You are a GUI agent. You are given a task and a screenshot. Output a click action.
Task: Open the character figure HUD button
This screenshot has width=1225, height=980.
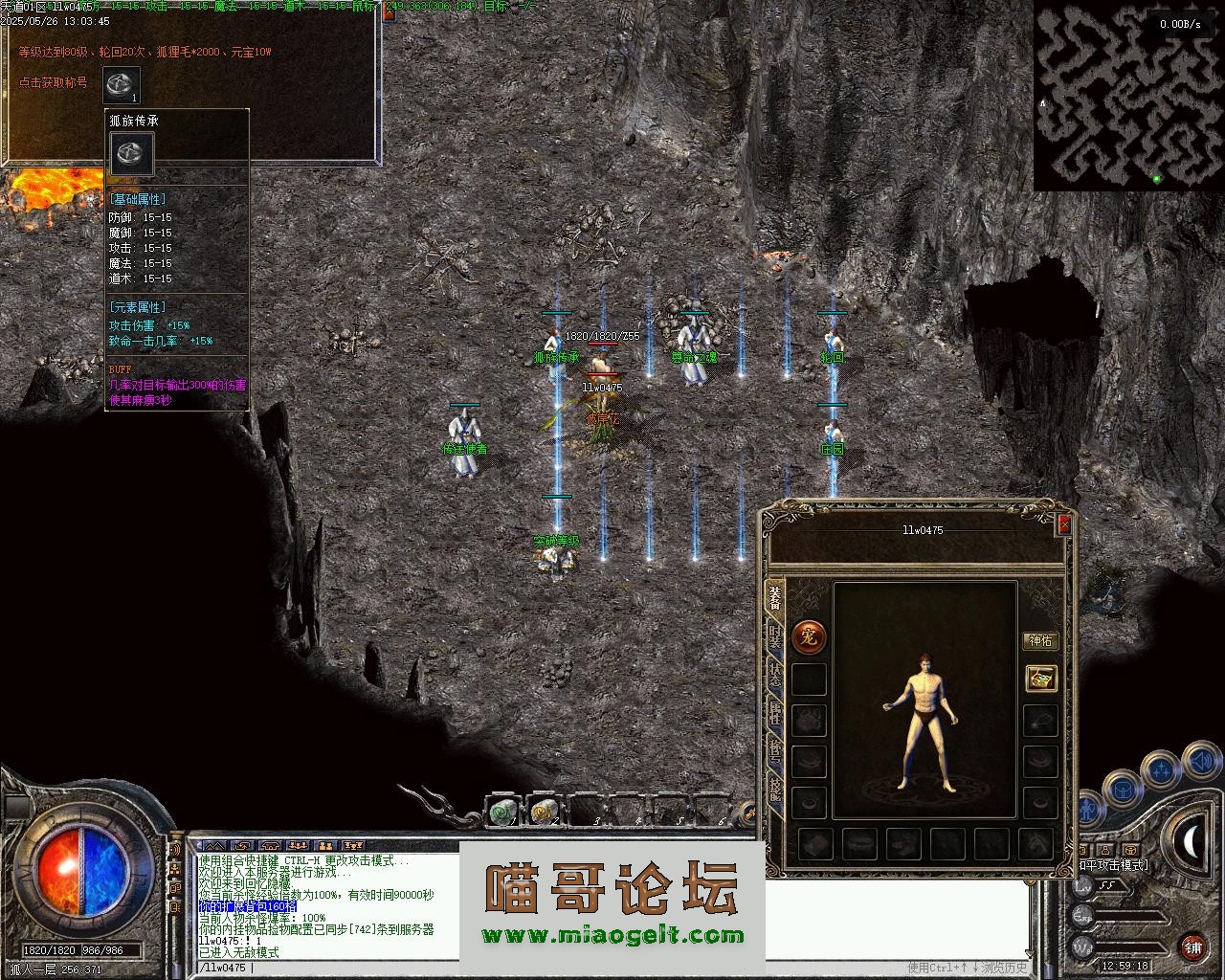point(1089,810)
